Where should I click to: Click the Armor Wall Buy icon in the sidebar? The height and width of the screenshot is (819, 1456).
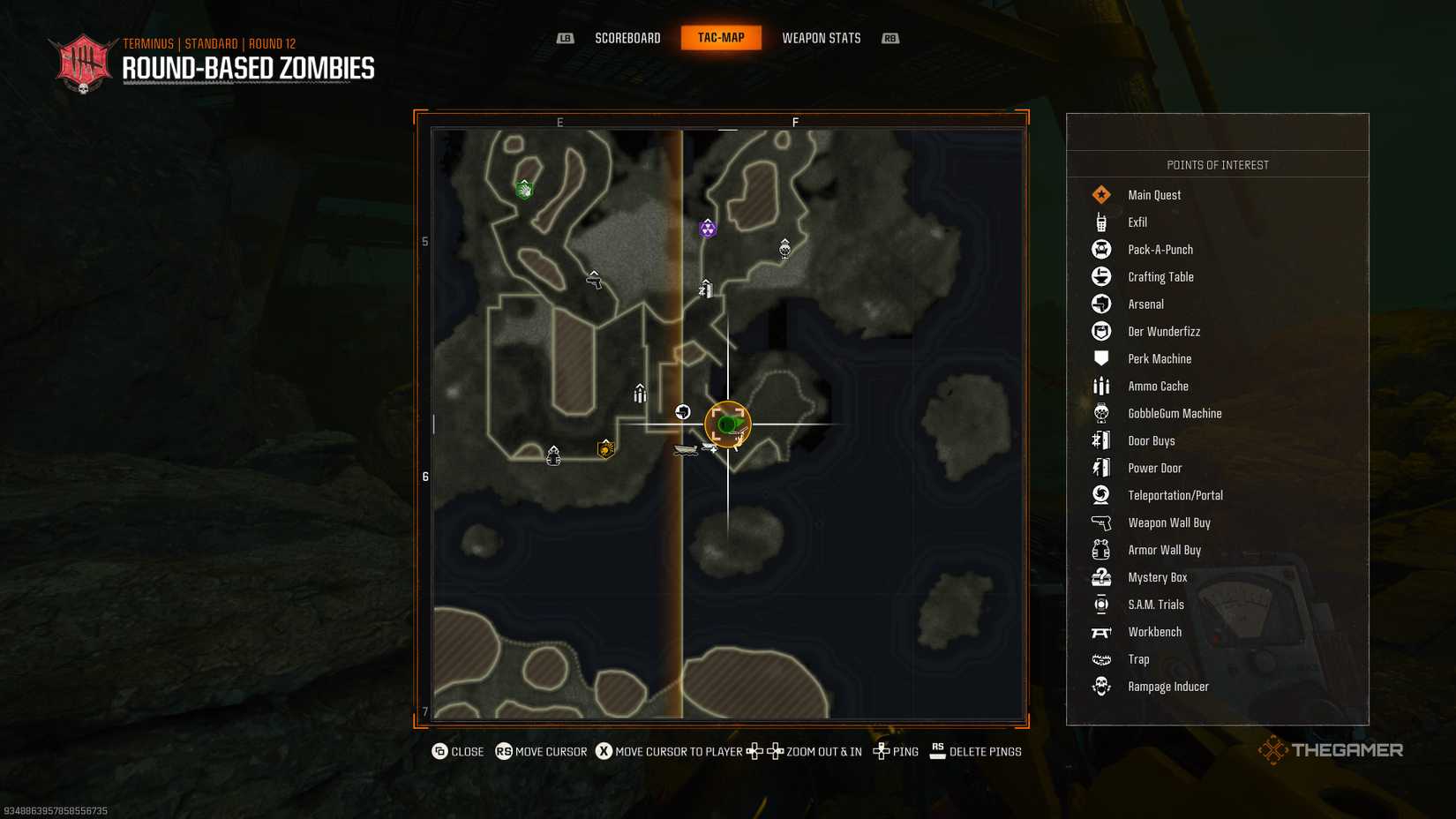pos(1100,550)
